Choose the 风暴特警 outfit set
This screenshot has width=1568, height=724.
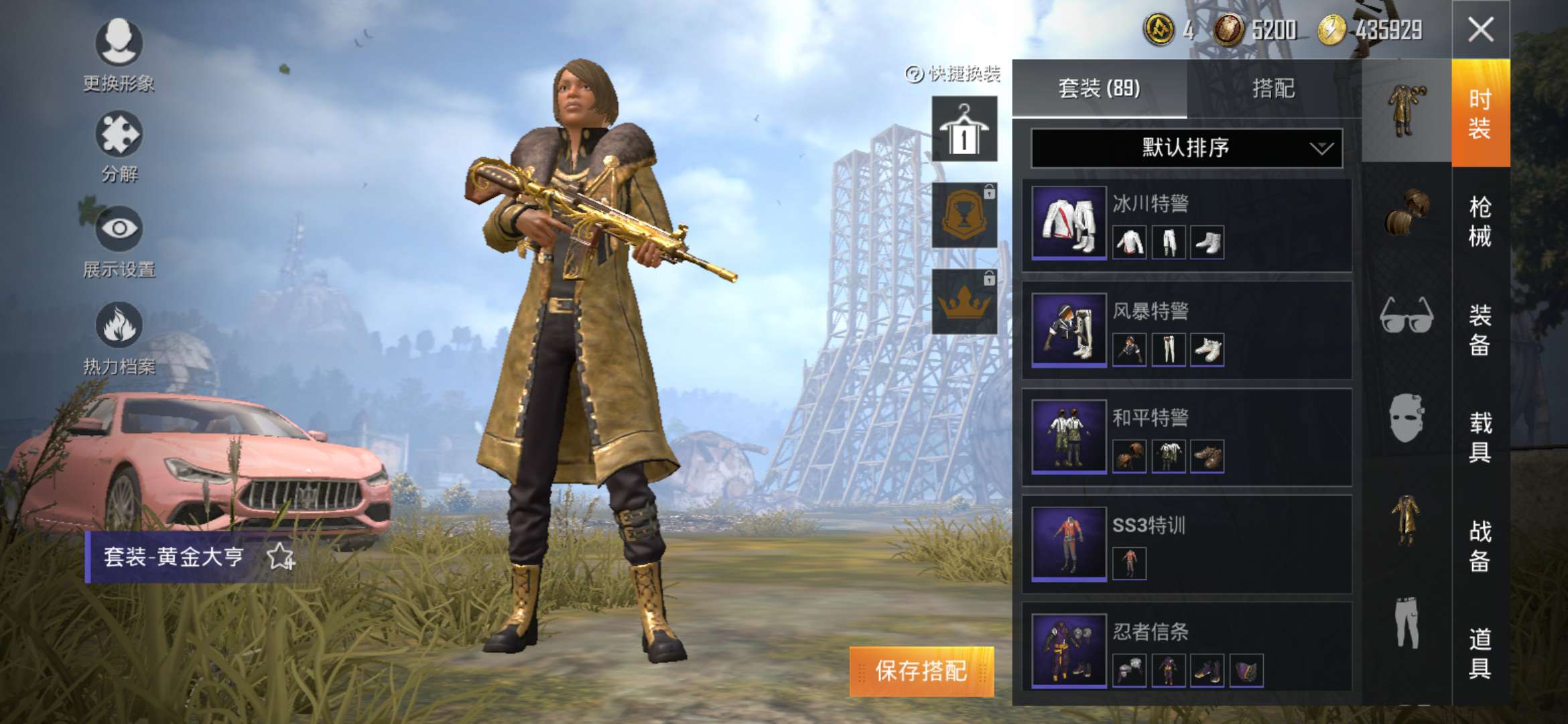1186,330
